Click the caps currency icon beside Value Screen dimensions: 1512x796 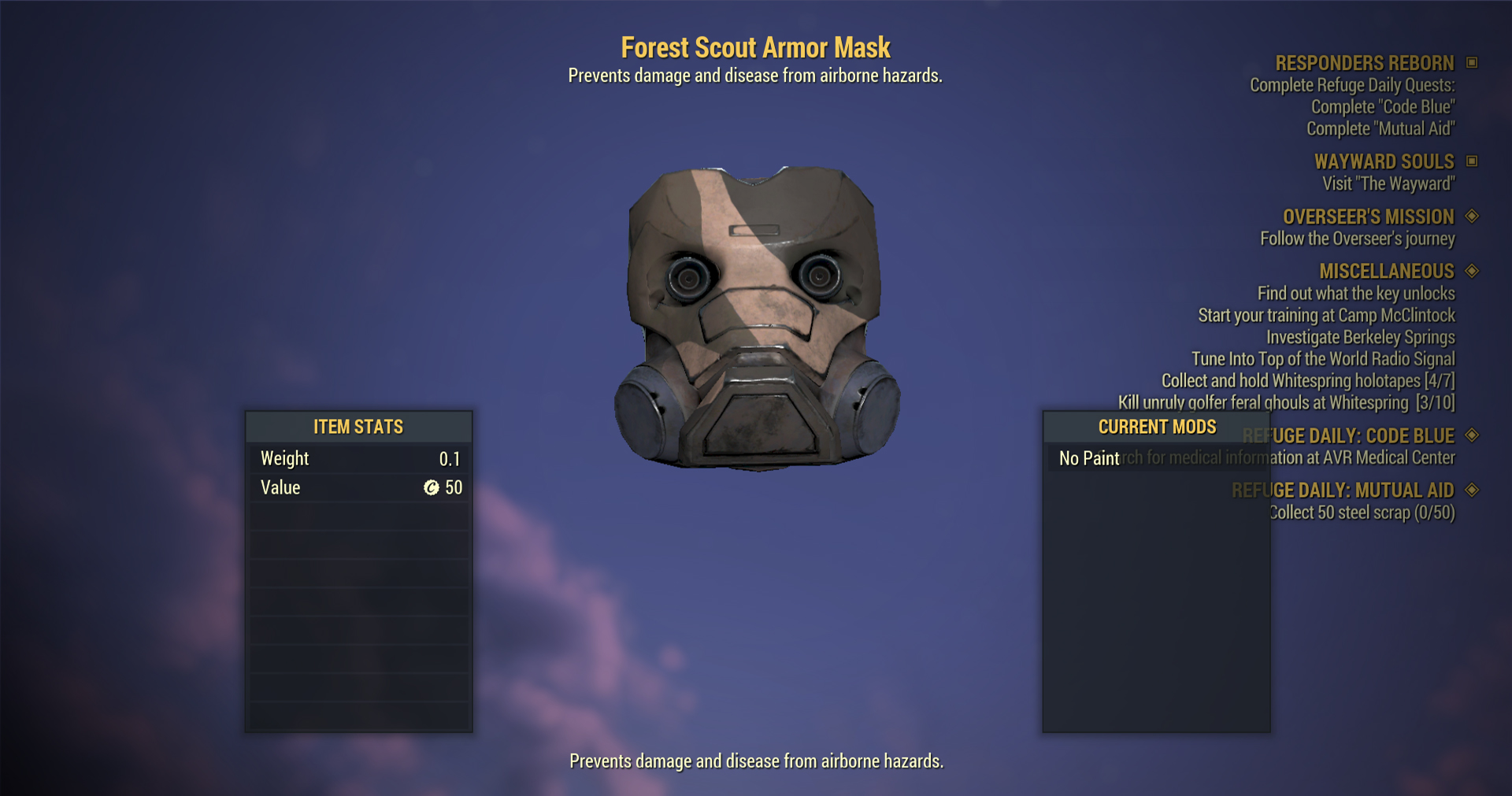430,487
